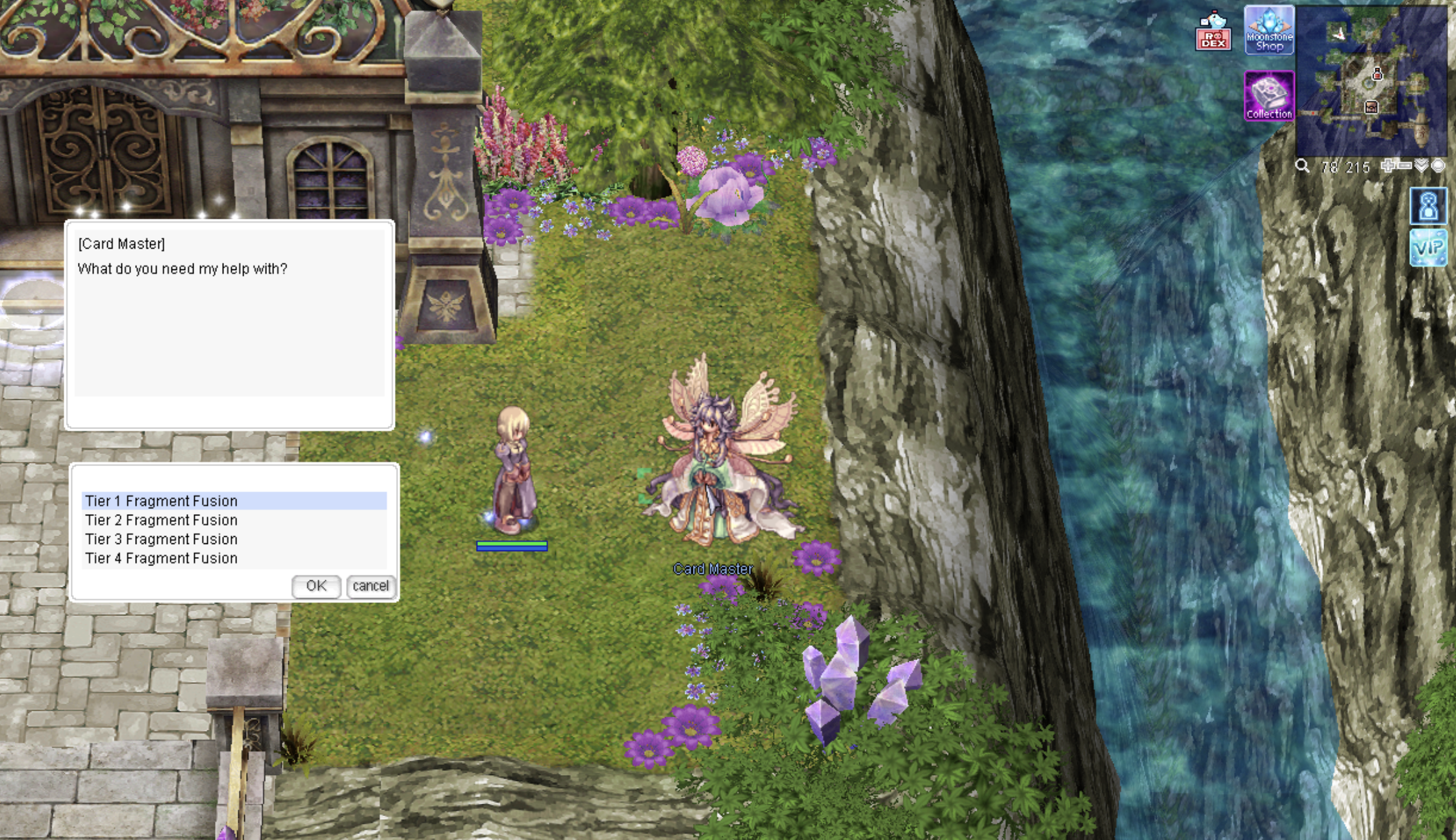Screen dimensions: 1456x840
Task: Click the minimap double-chevron button
Action: [1422, 166]
